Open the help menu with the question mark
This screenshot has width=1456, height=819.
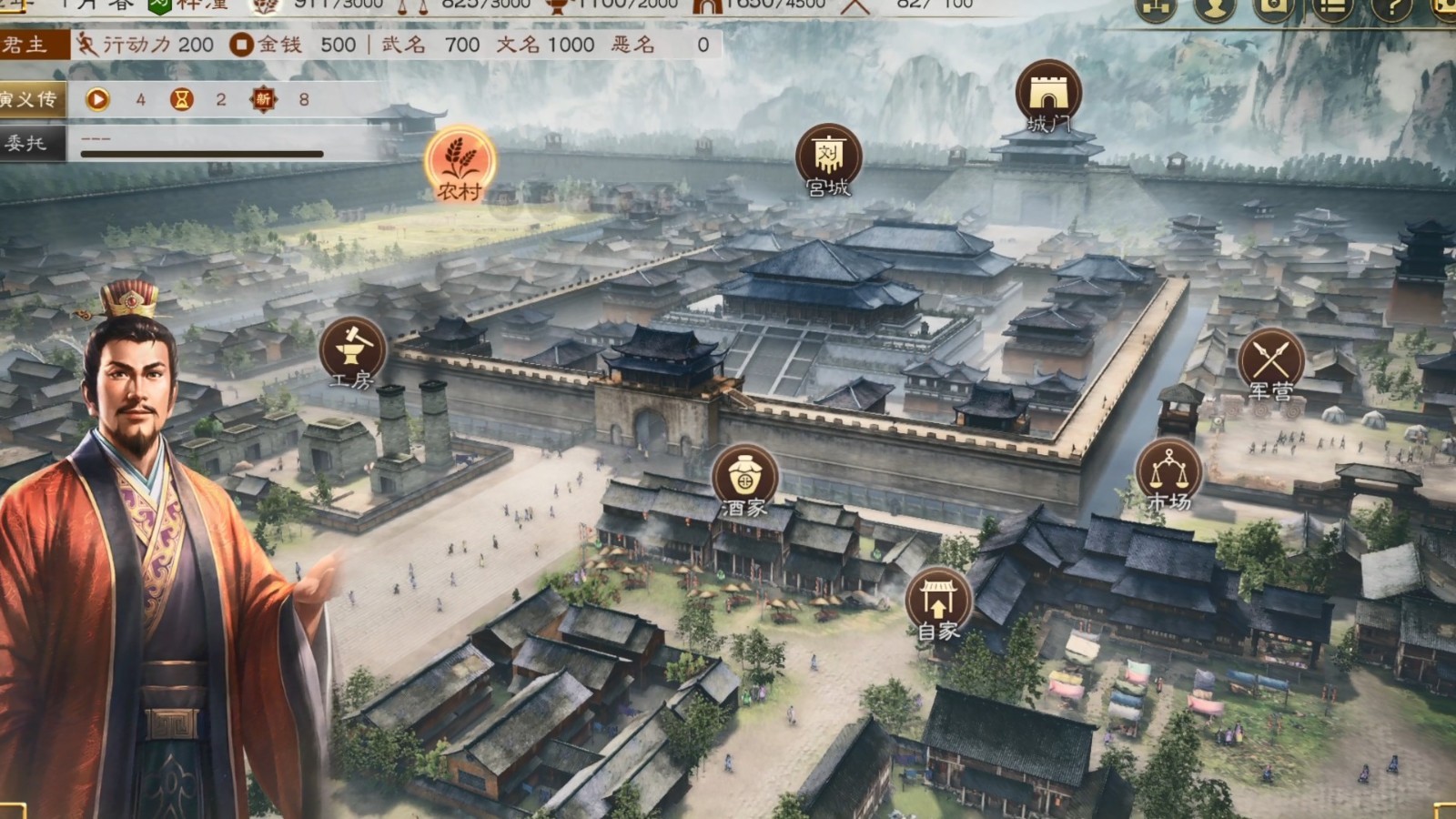click(1390, 9)
